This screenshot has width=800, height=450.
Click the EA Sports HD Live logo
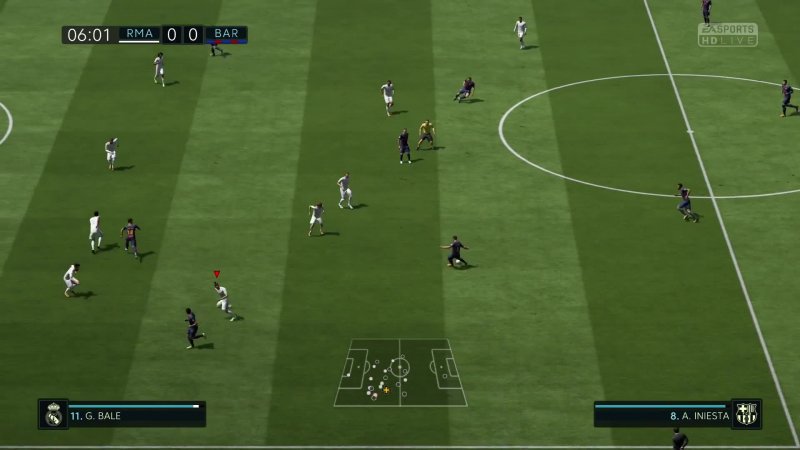pyautogui.click(x=728, y=36)
